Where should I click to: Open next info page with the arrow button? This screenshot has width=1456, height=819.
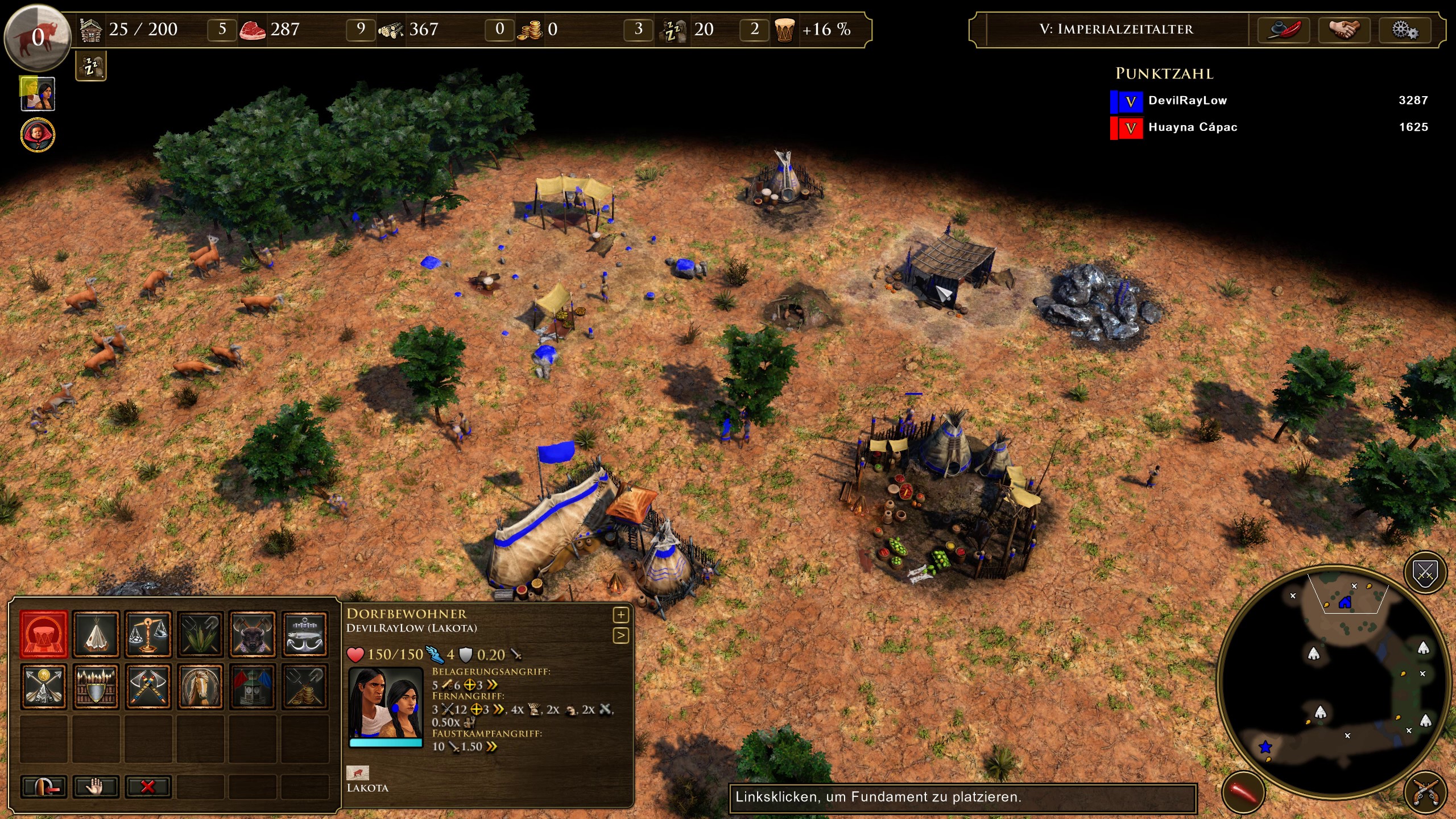click(620, 635)
